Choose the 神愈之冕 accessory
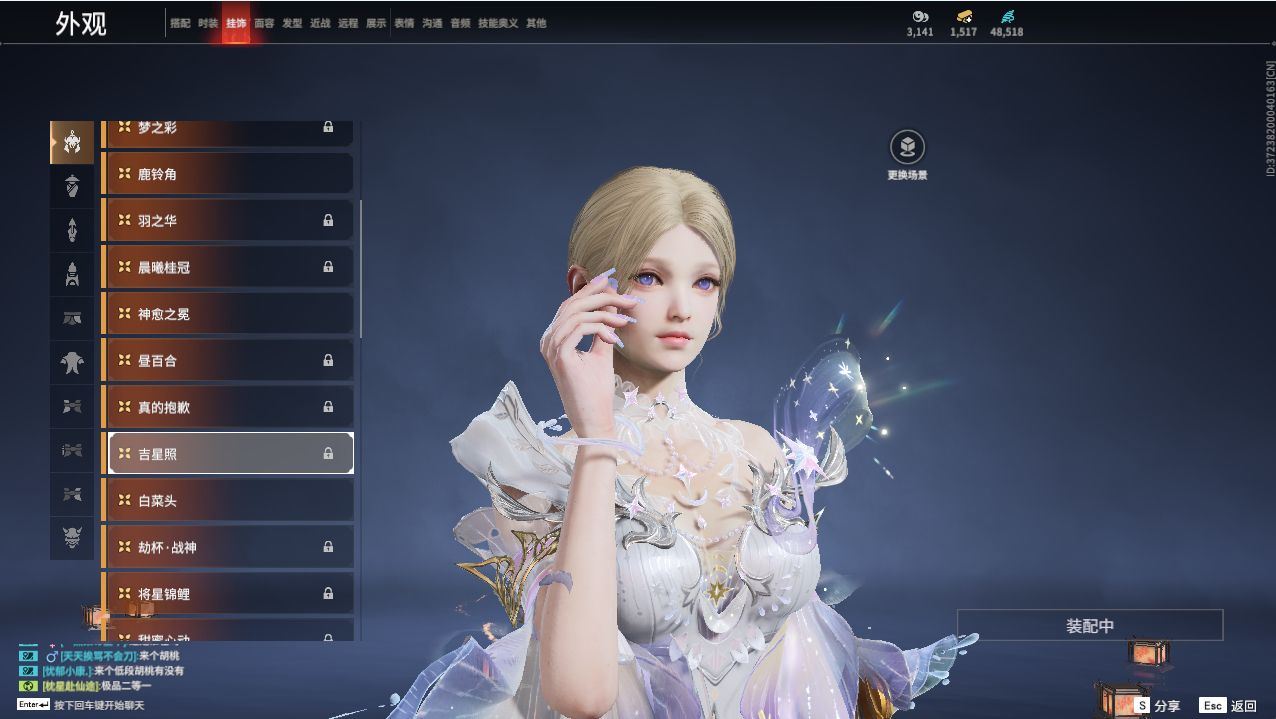Image resolution: width=1276 pixels, height=719 pixels. [x=228, y=314]
